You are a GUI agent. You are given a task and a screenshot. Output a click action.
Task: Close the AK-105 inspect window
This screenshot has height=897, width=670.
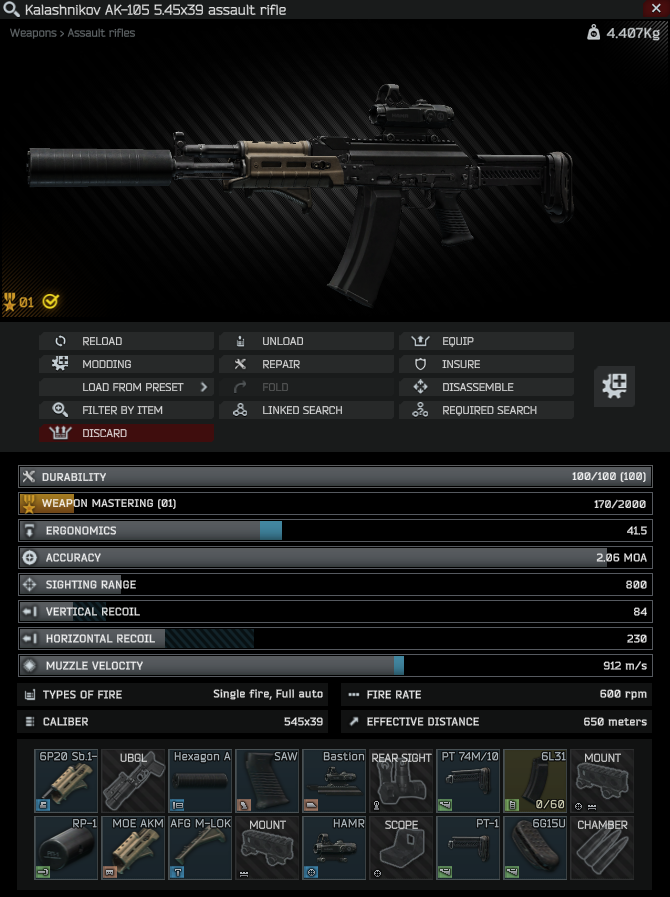[655, 9]
